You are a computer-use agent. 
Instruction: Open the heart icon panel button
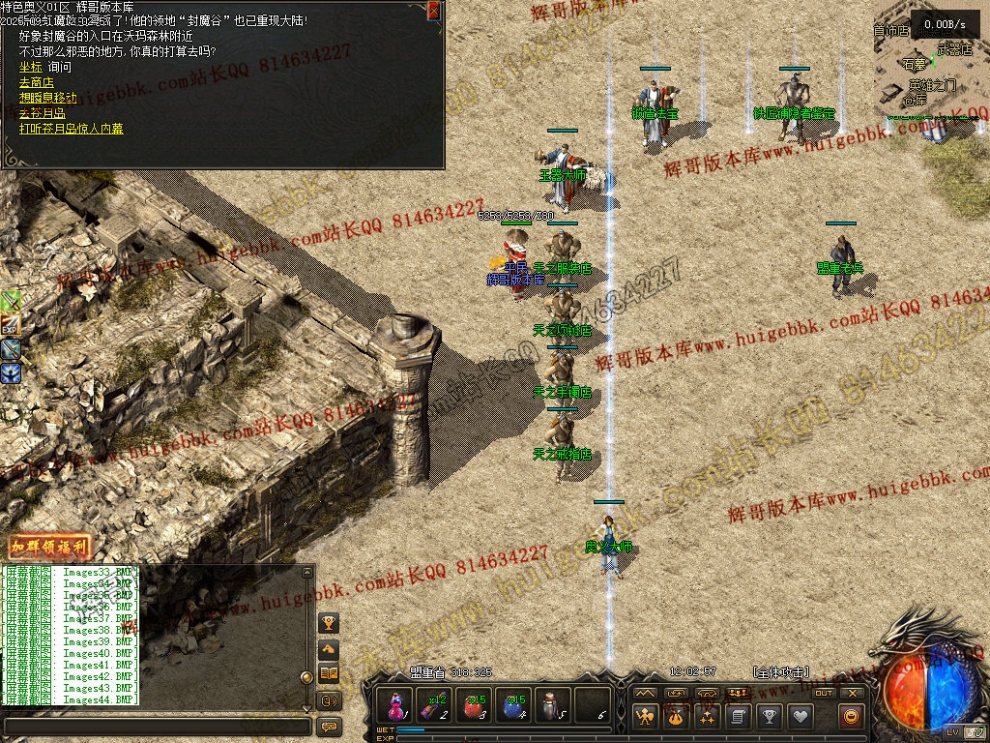[x=800, y=716]
